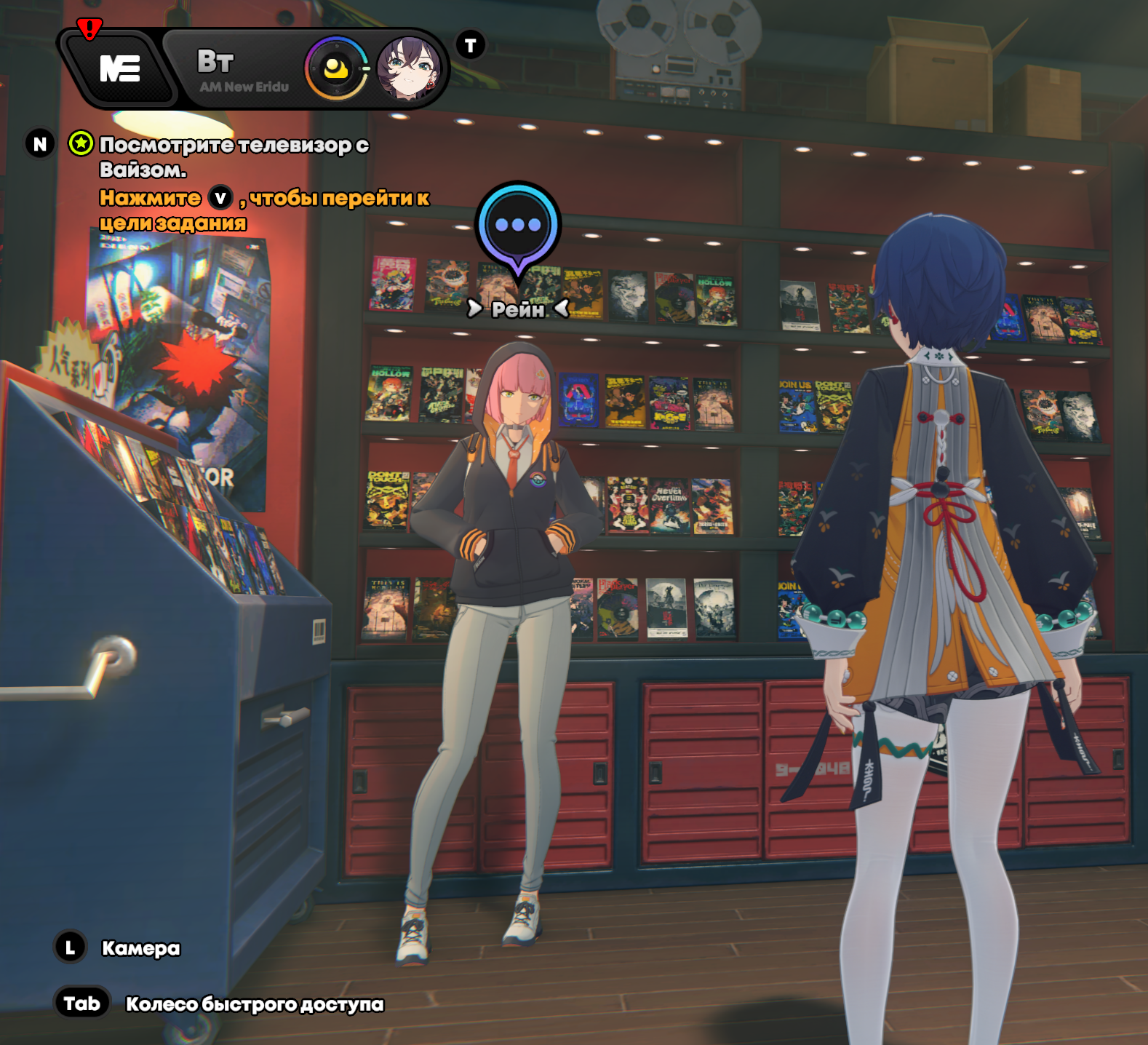Click the yellow time-of-day dial icon
Image resolution: width=1148 pixels, height=1045 pixels.
point(336,70)
